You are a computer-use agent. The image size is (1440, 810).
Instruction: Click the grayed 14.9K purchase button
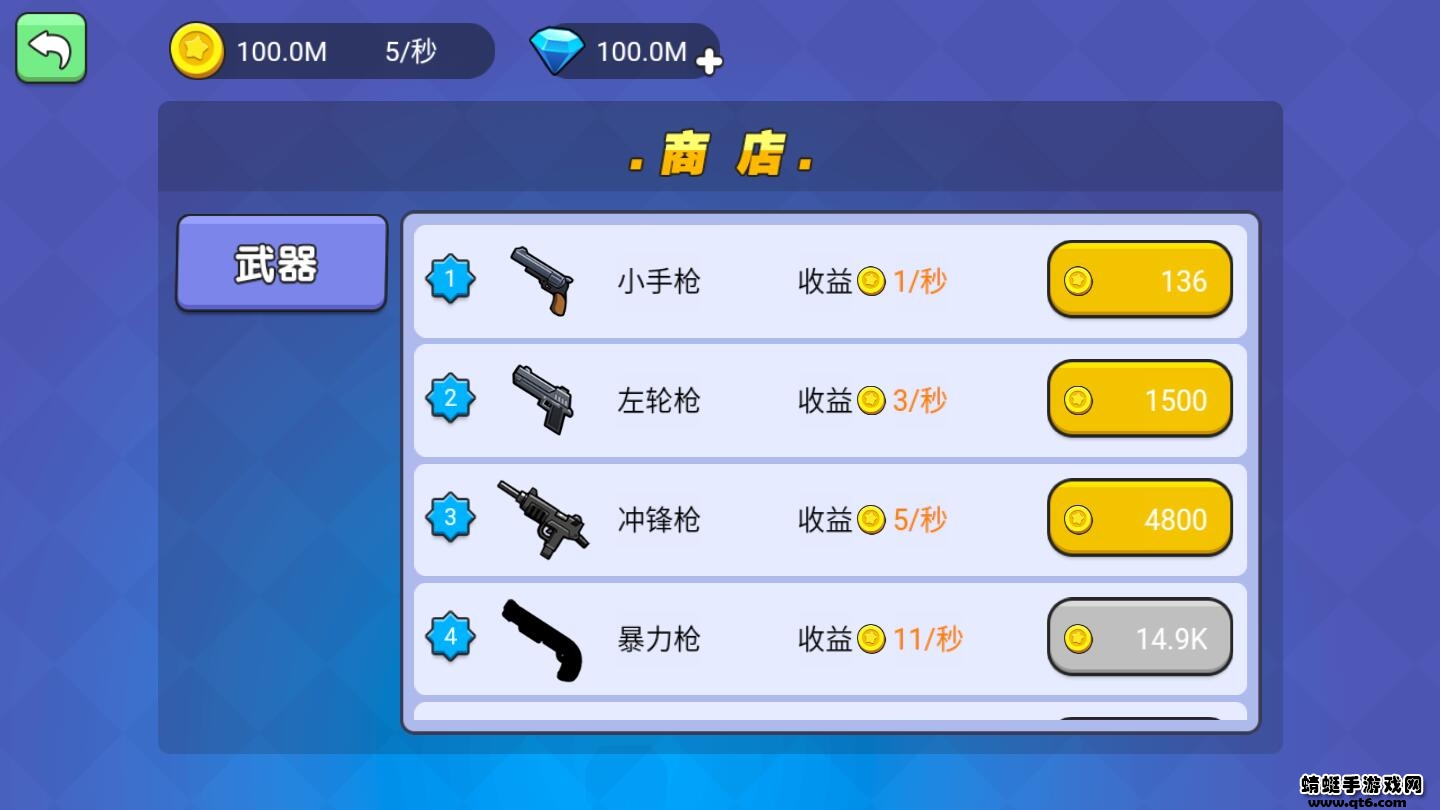[1140, 637]
